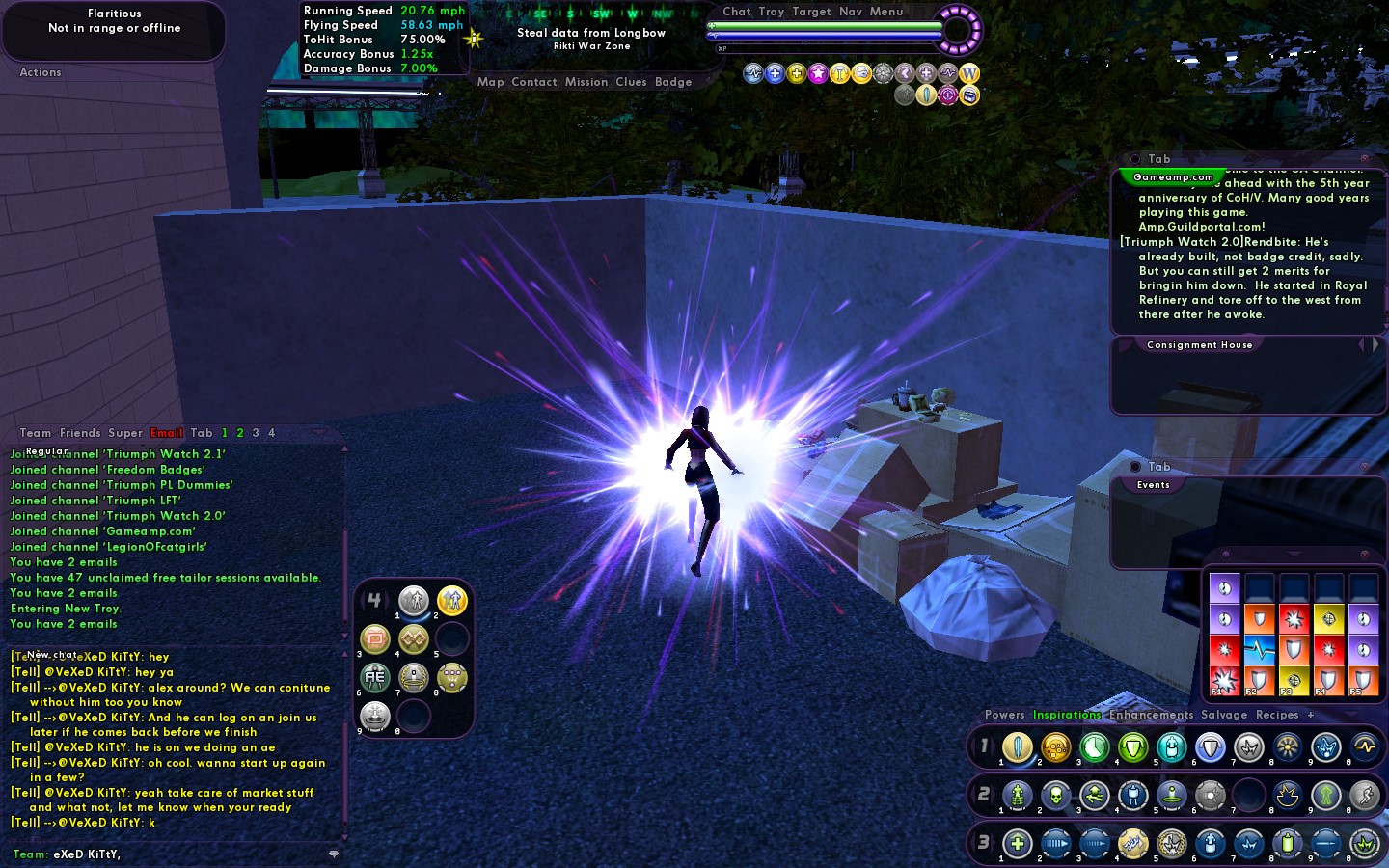This screenshot has height=868, width=1389.
Task: Open the red Email tab
Action: pyautogui.click(x=167, y=433)
